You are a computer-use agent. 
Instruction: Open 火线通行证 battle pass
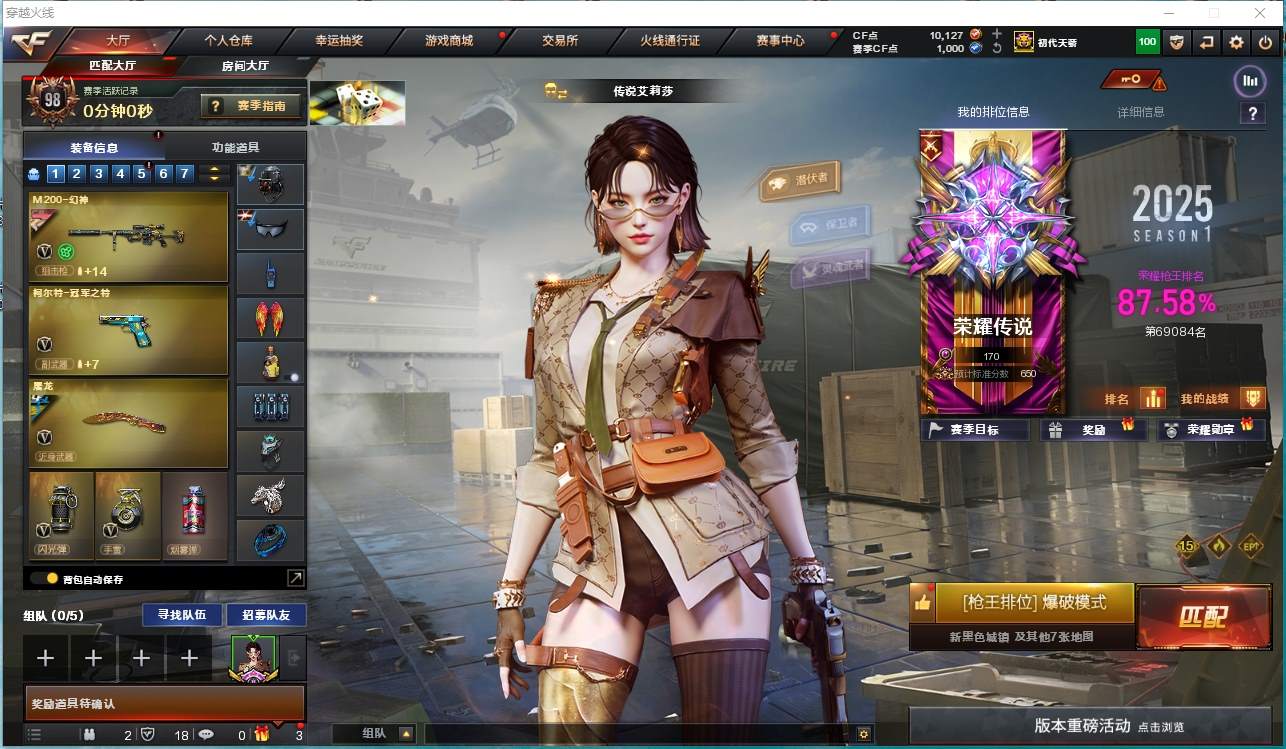(670, 41)
